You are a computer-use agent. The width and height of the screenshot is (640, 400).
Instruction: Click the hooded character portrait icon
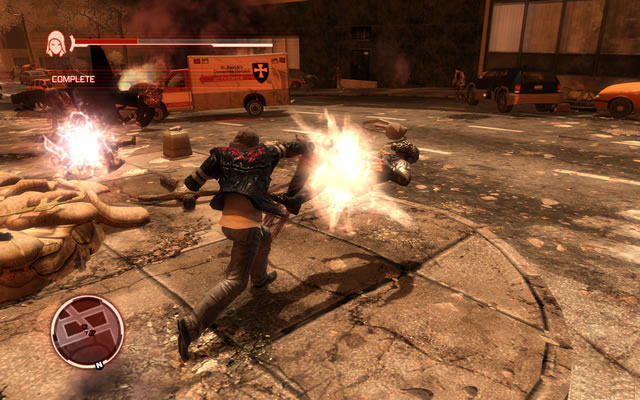pos(56,43)
